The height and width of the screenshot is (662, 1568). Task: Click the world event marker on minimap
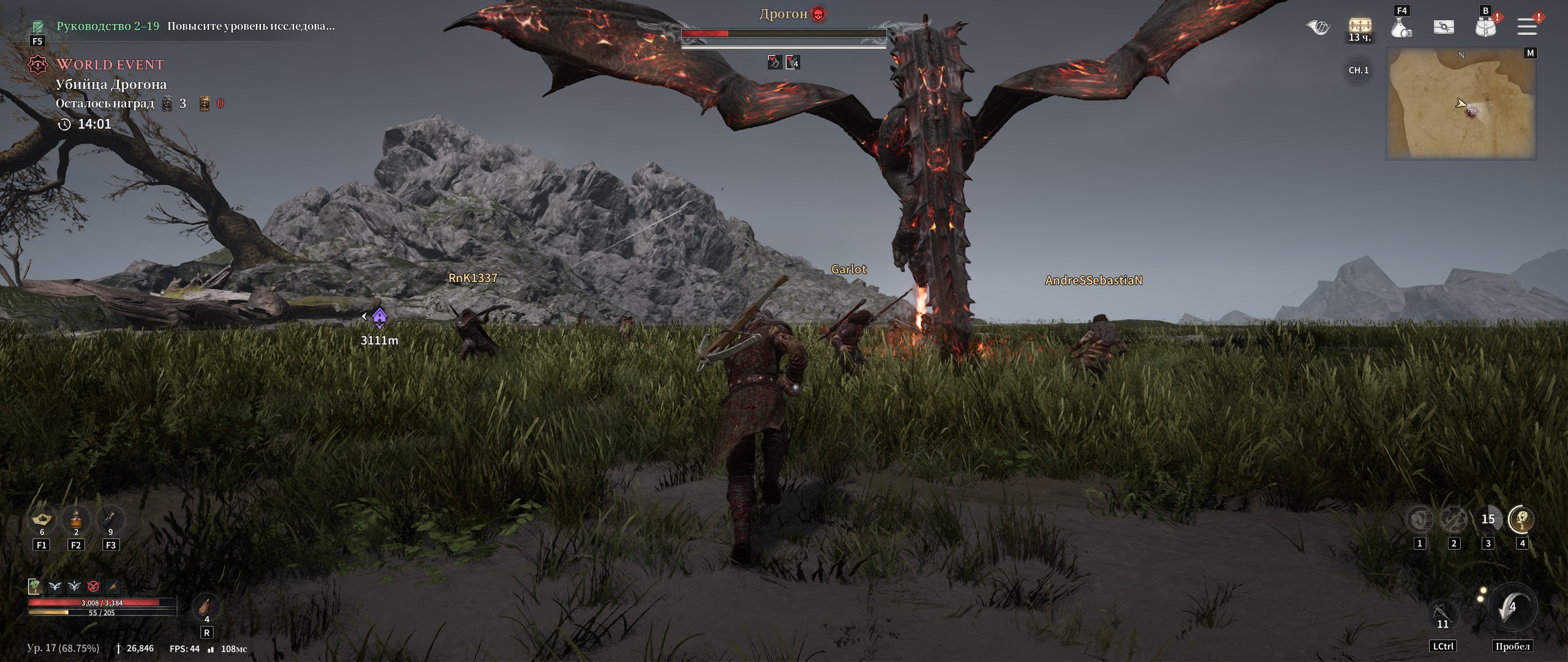tap(1472, 112)
